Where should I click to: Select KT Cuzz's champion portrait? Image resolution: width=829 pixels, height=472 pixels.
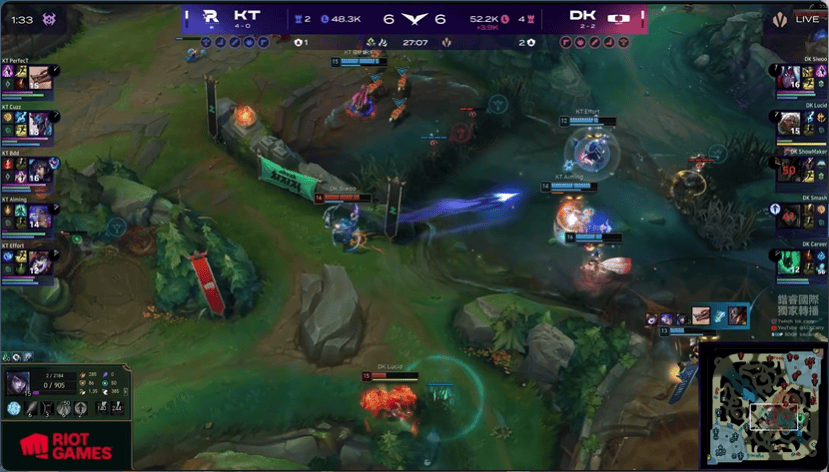pyautogui.click(x=40, y=124)
